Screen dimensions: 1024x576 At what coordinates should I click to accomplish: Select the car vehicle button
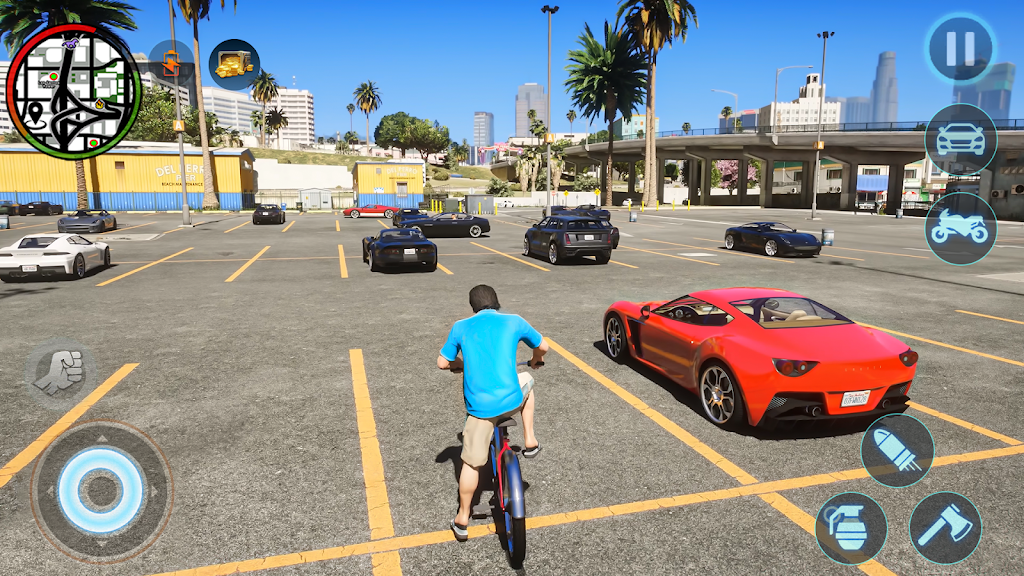coord(960,139)
